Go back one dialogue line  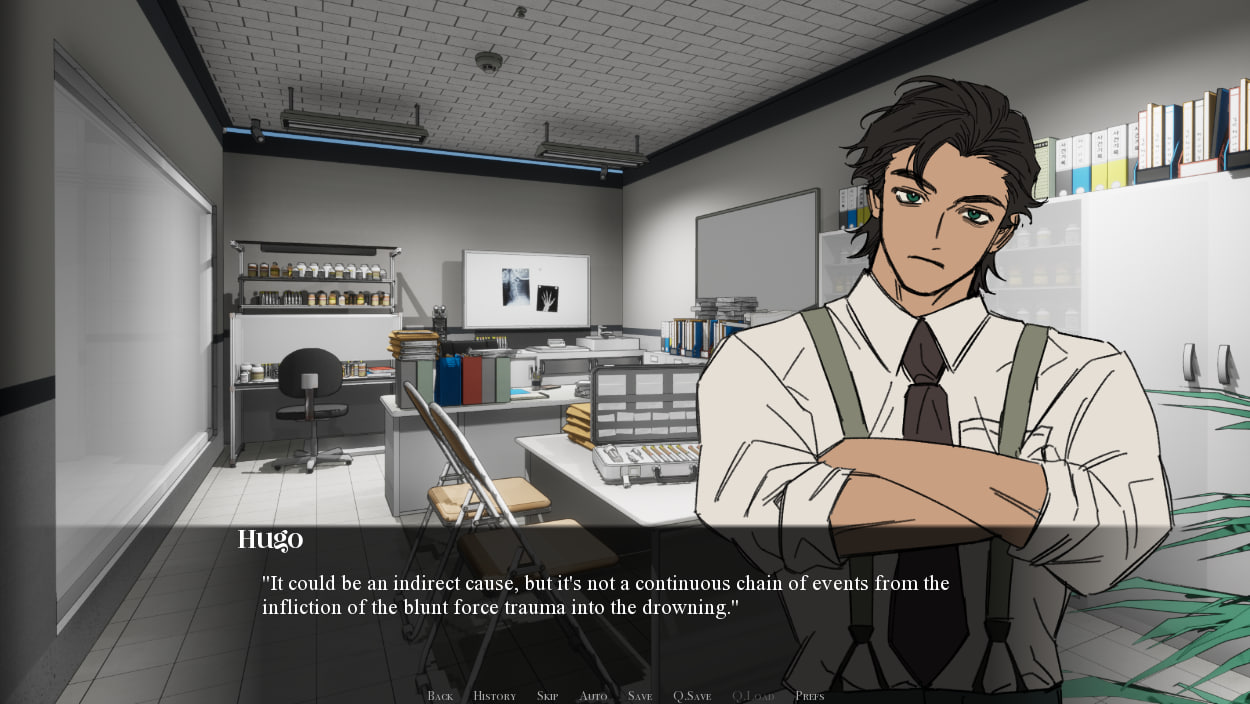tap(440, 696)
